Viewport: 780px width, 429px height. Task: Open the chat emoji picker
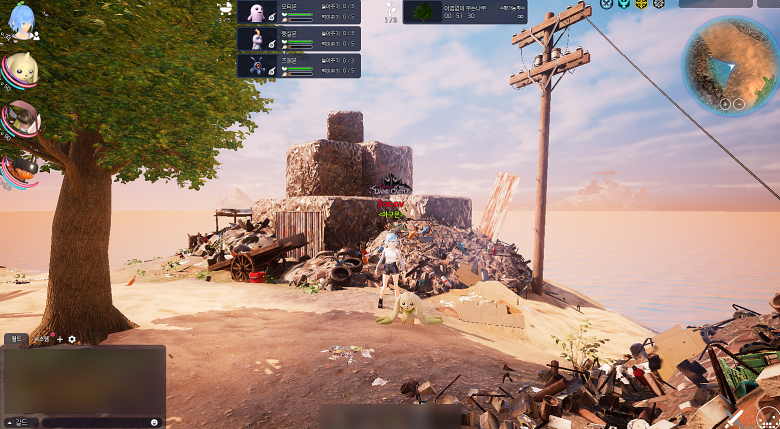[x=154, y=422]
